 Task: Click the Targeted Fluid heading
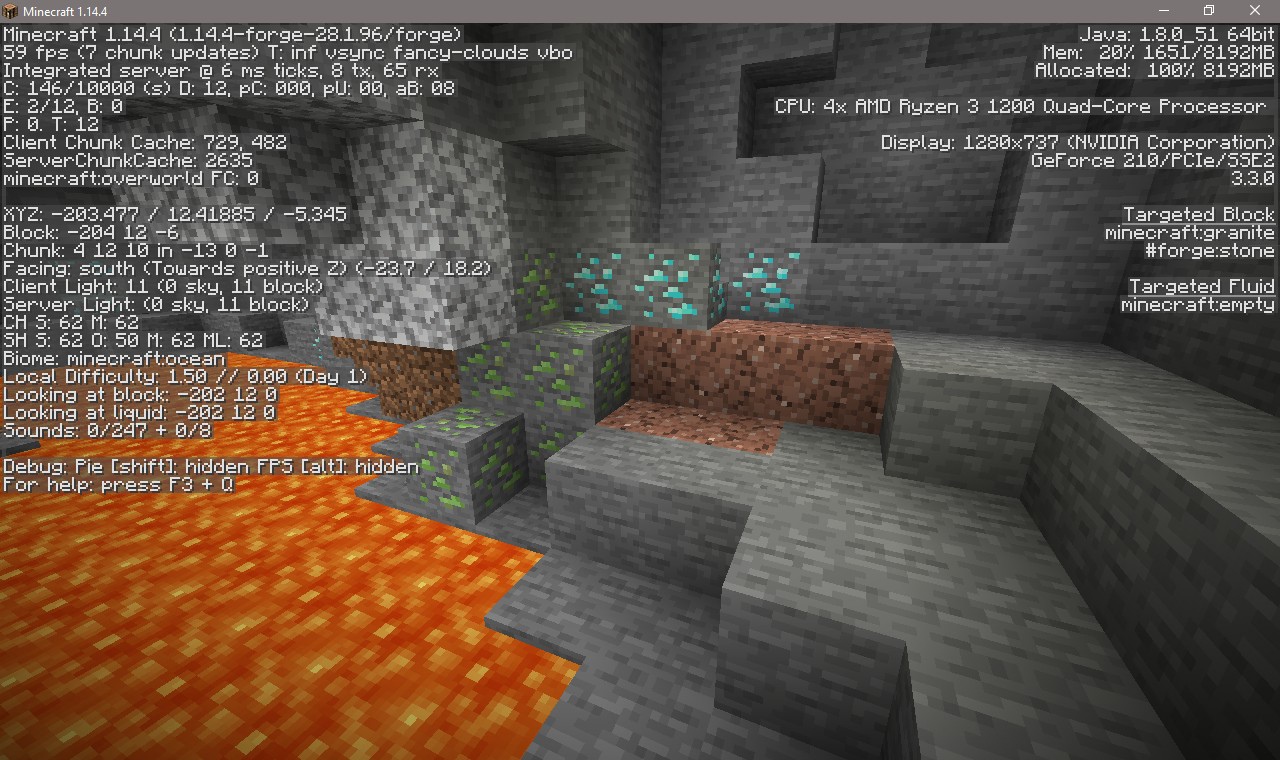[1200, 286]
